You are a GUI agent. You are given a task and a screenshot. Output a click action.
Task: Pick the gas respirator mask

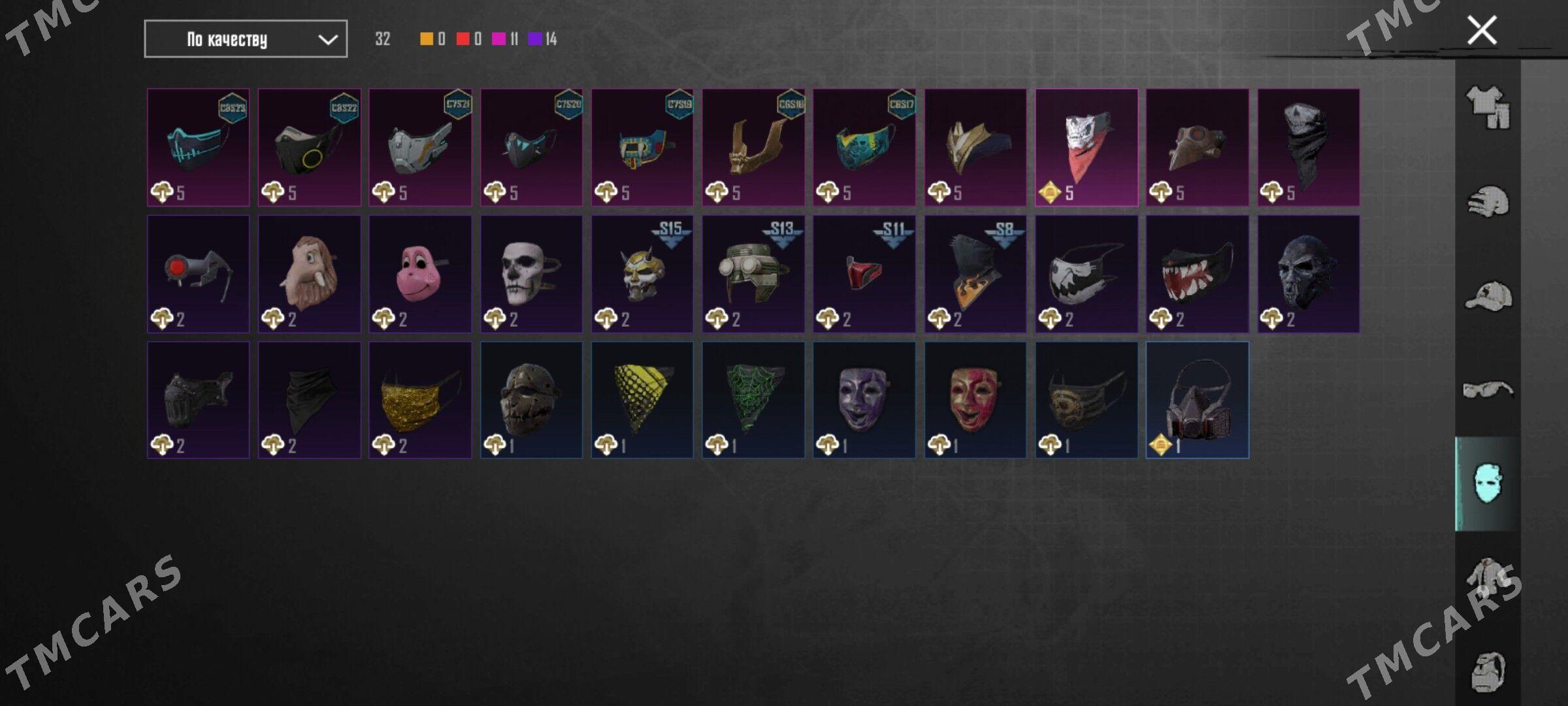[1197, 400]
